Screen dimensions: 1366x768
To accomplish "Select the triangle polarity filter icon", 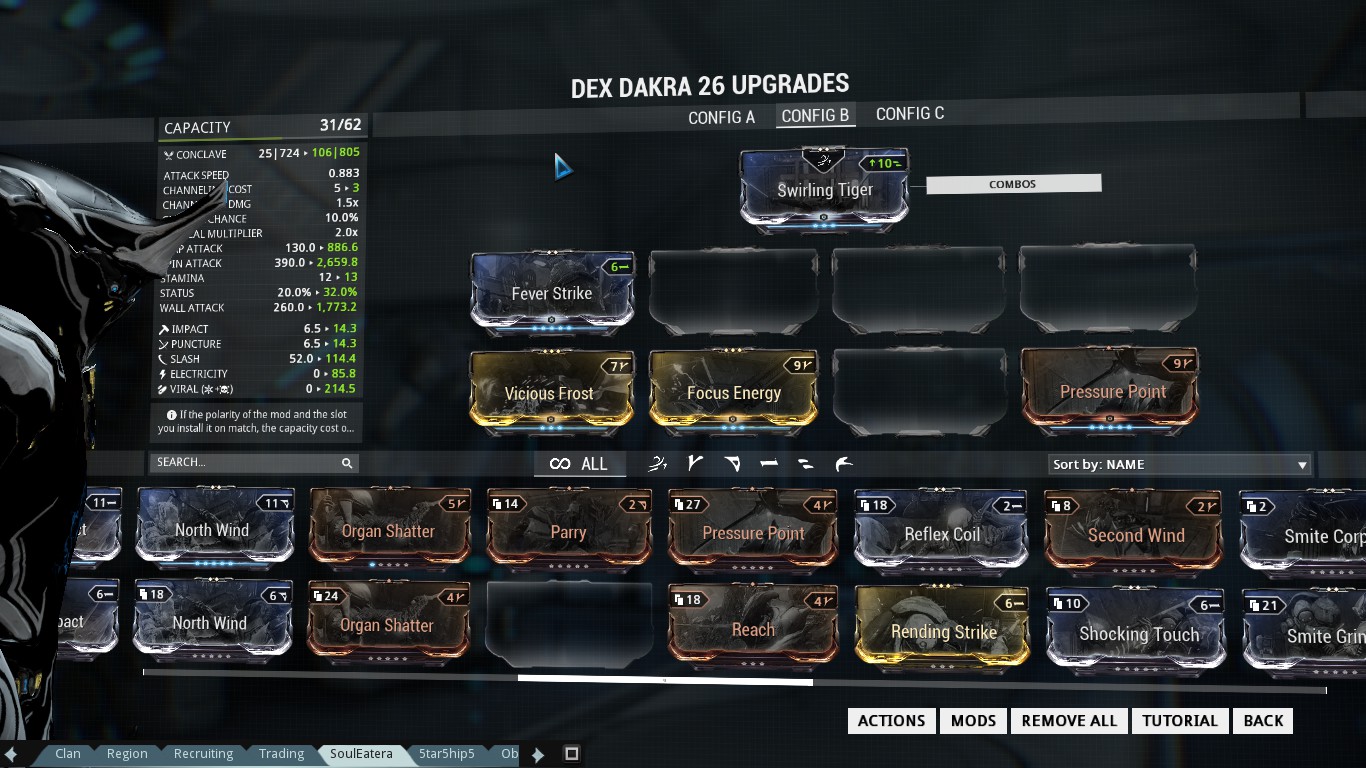I will (731, 463).
